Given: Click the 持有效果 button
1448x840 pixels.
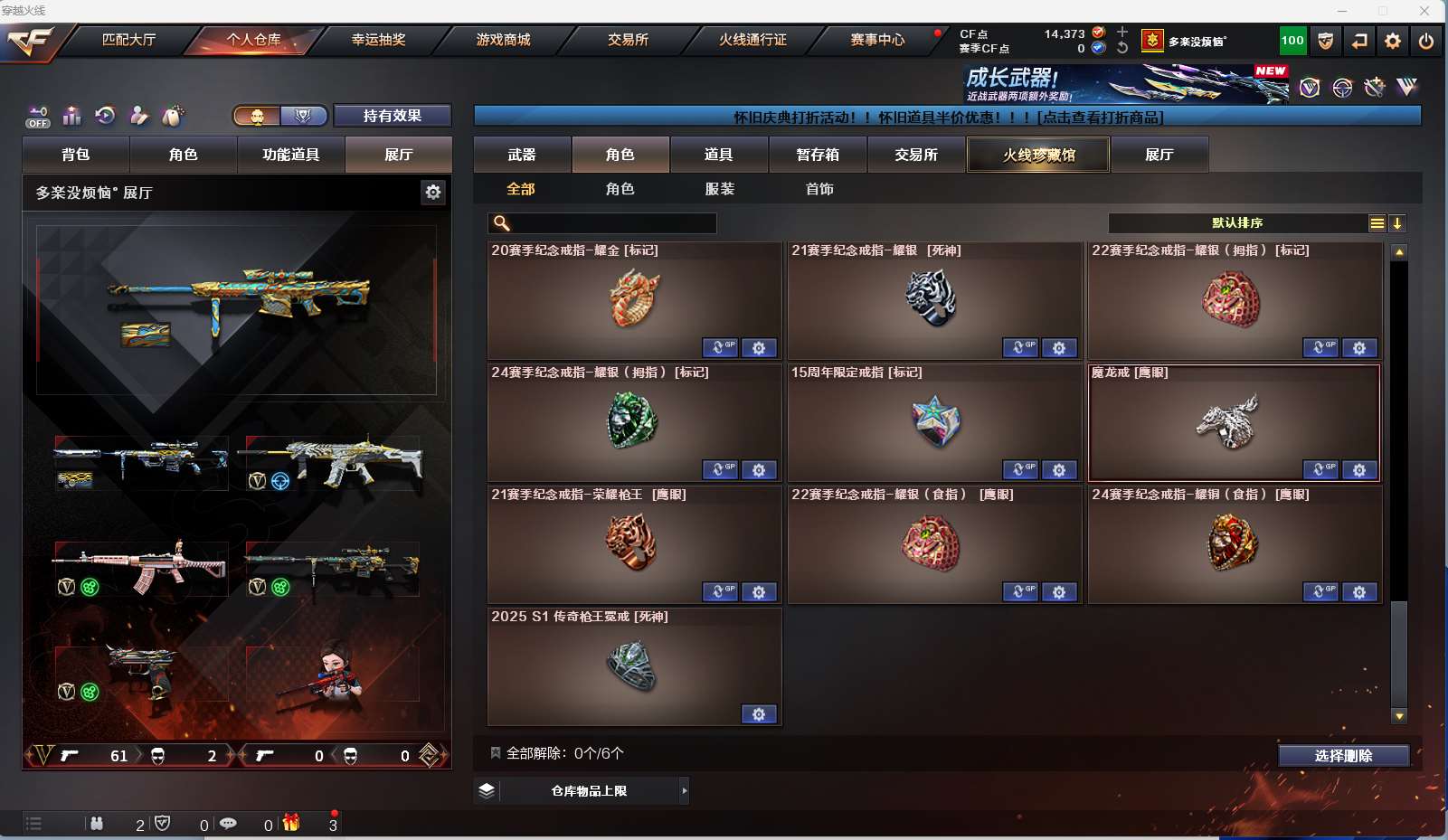Looking at the screenshot, I should [x=393, y=116].
